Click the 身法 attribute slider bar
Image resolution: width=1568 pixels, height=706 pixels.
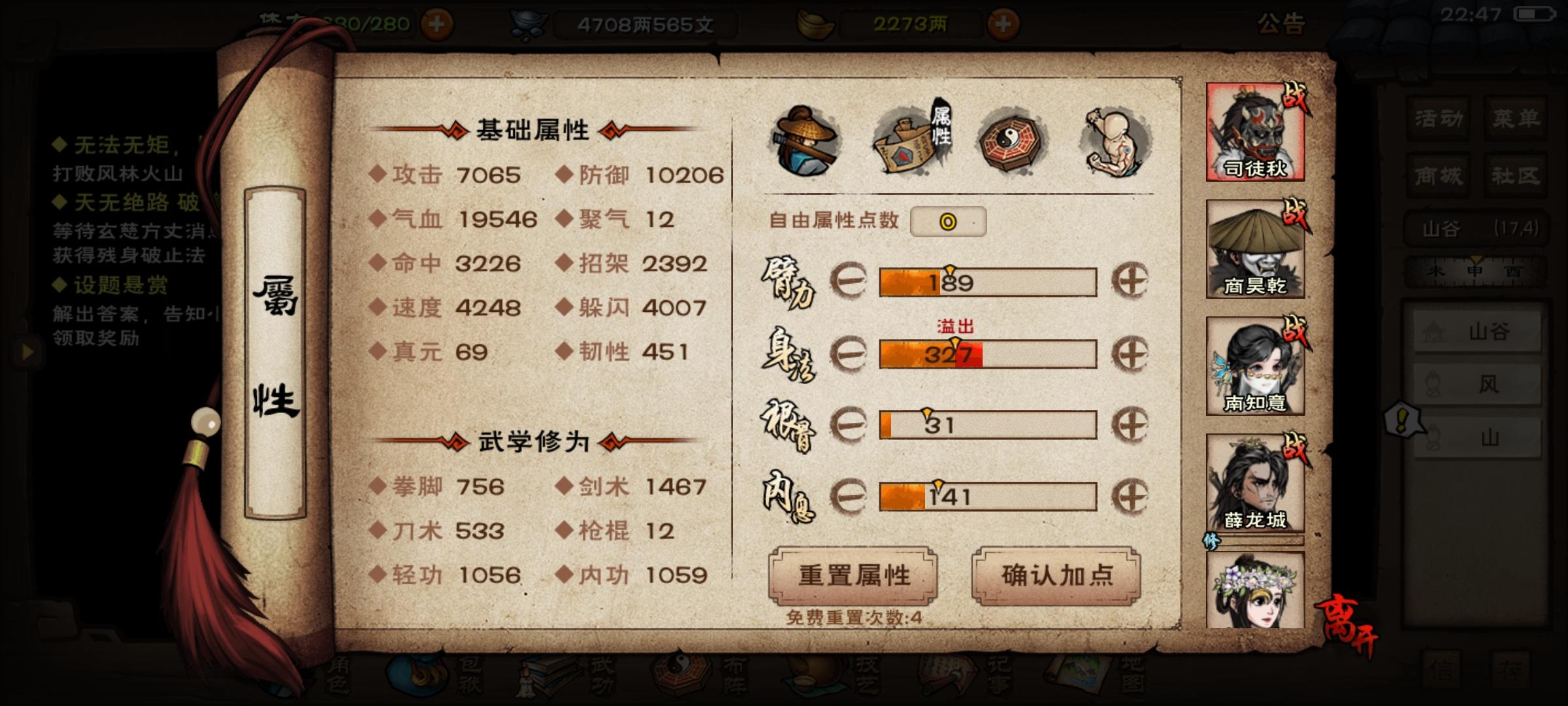[987, 355]
